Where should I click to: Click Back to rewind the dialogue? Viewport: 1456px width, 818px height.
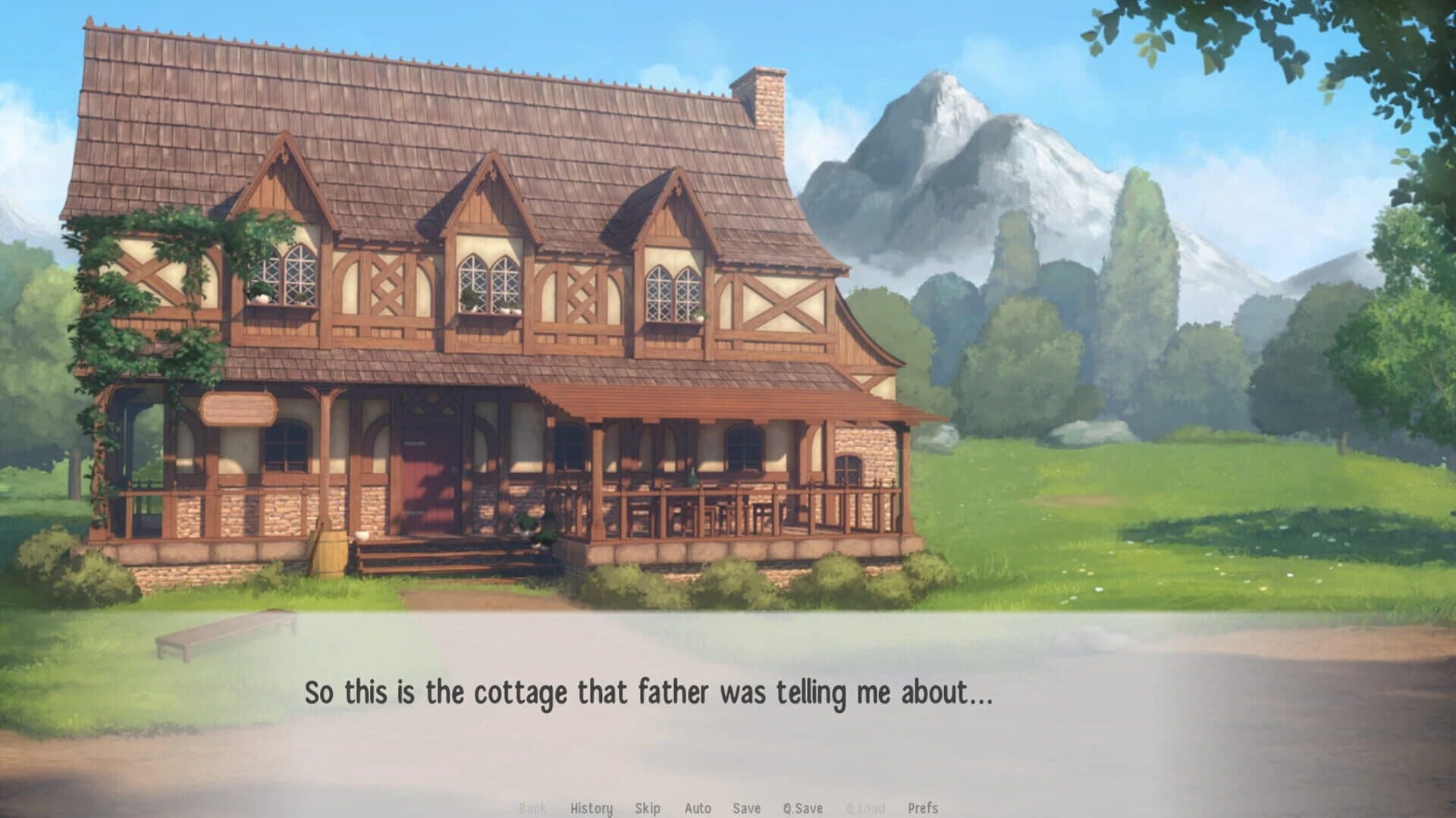coord(533,808)
